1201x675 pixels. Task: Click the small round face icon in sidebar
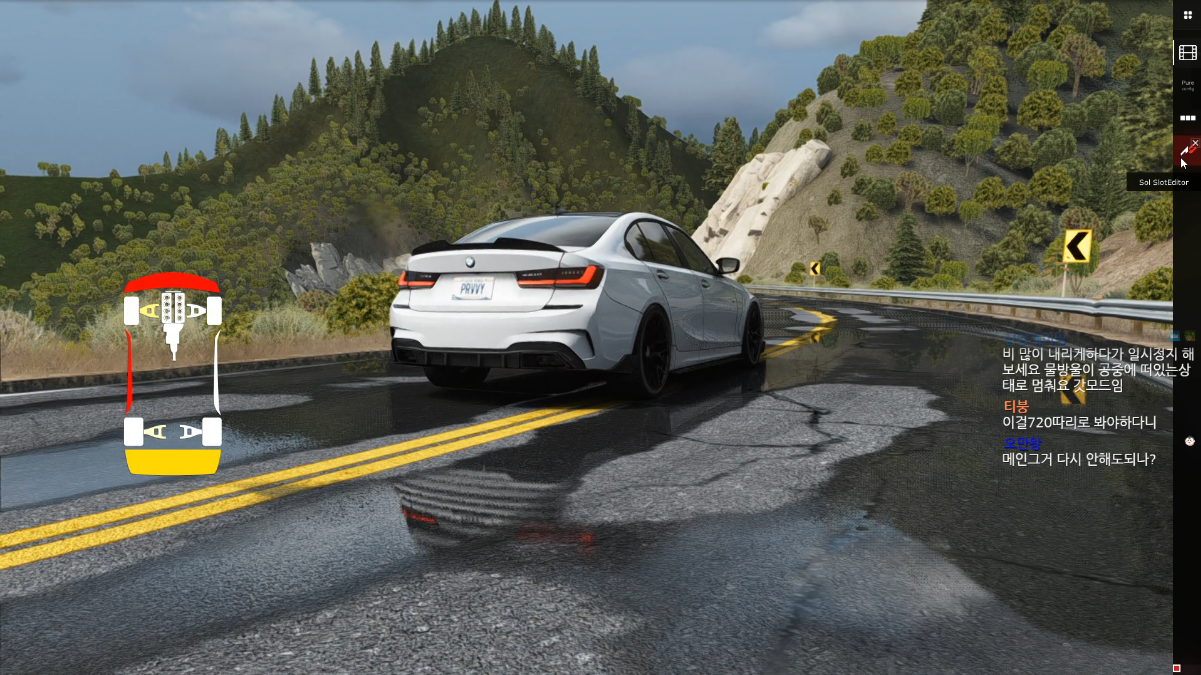coord(1190,441)
